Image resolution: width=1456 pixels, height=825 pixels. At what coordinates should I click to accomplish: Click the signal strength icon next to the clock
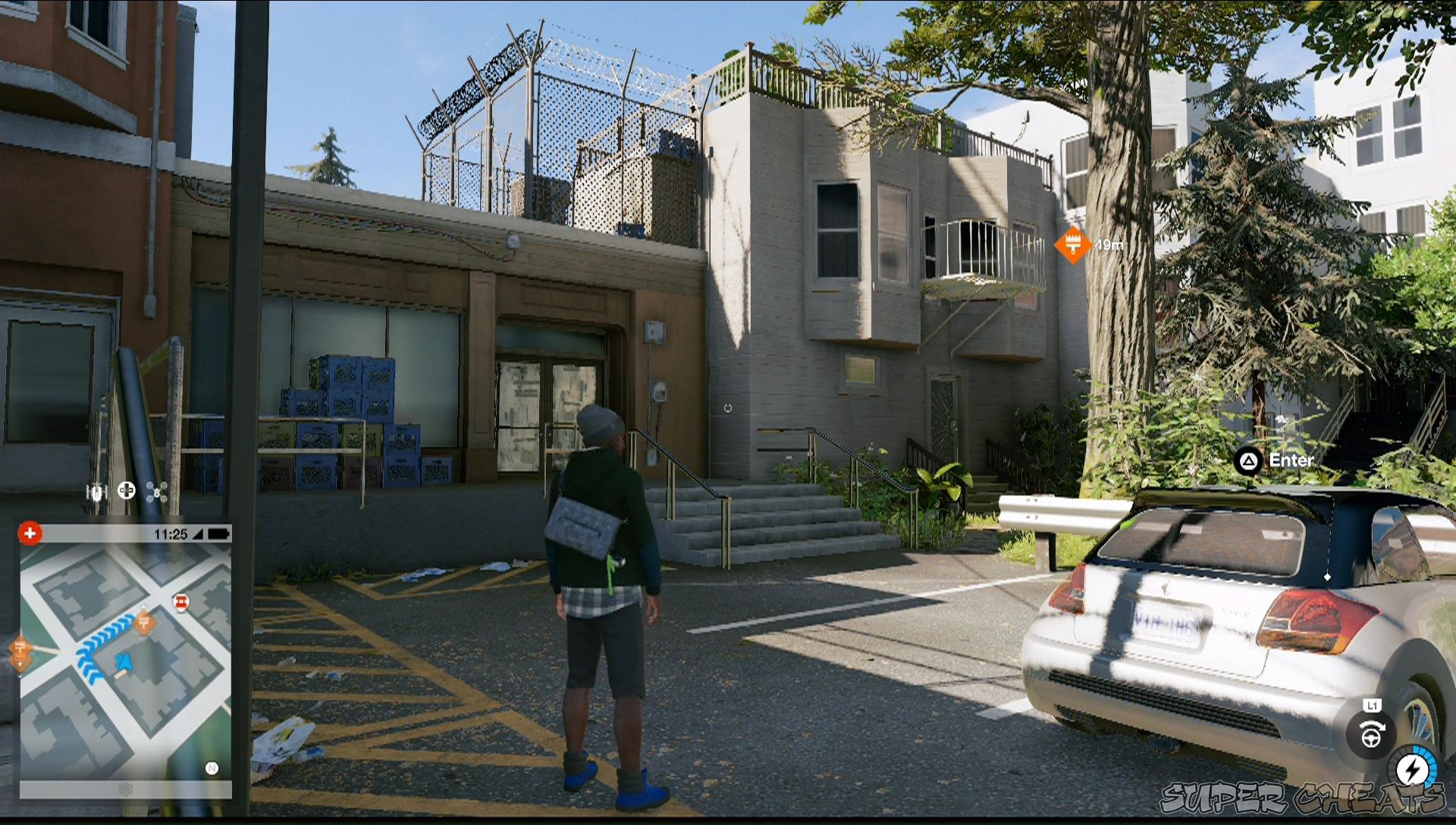tap(199, 534)
